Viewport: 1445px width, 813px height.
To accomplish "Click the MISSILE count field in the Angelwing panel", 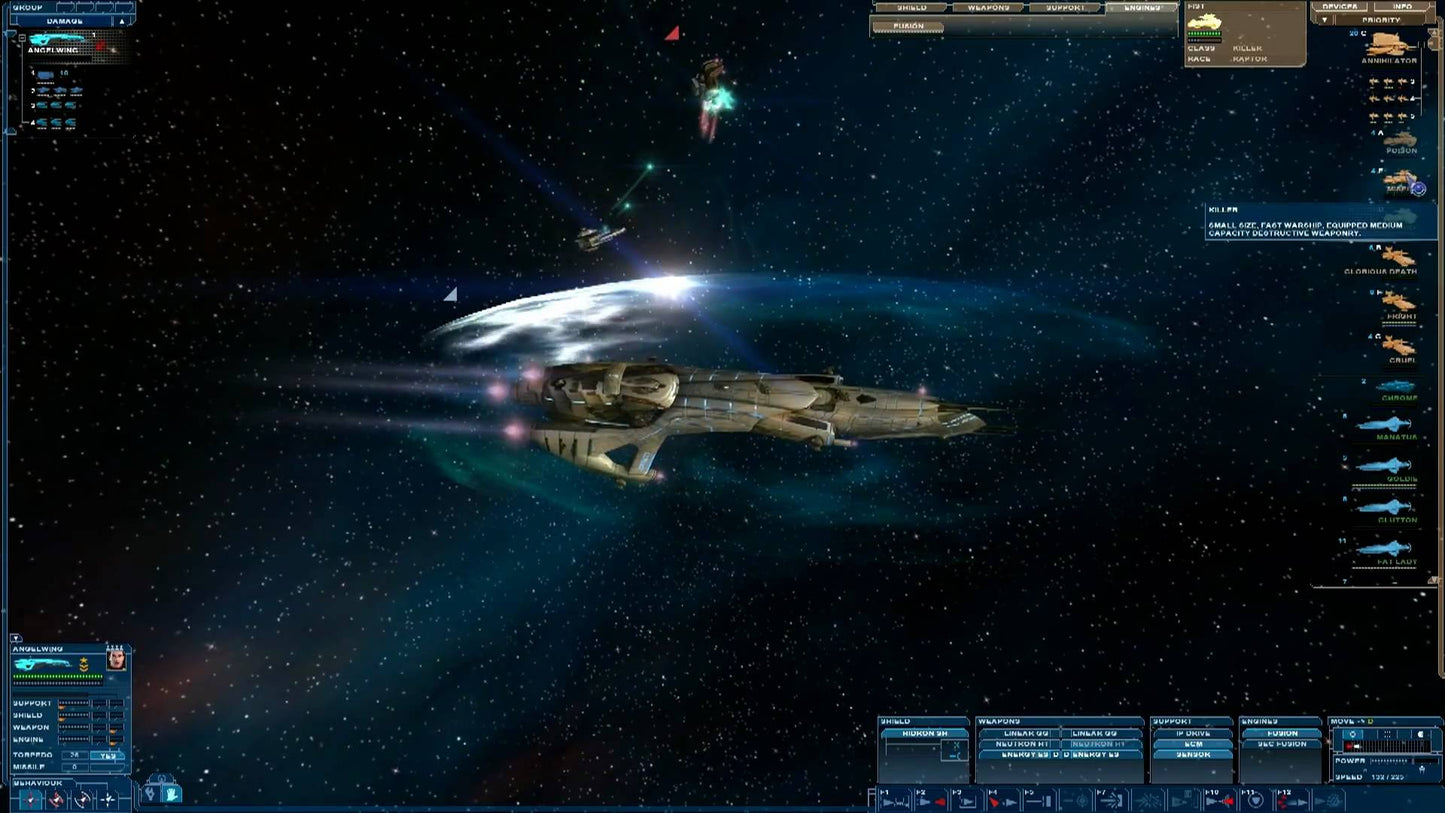I will [76, 765].
